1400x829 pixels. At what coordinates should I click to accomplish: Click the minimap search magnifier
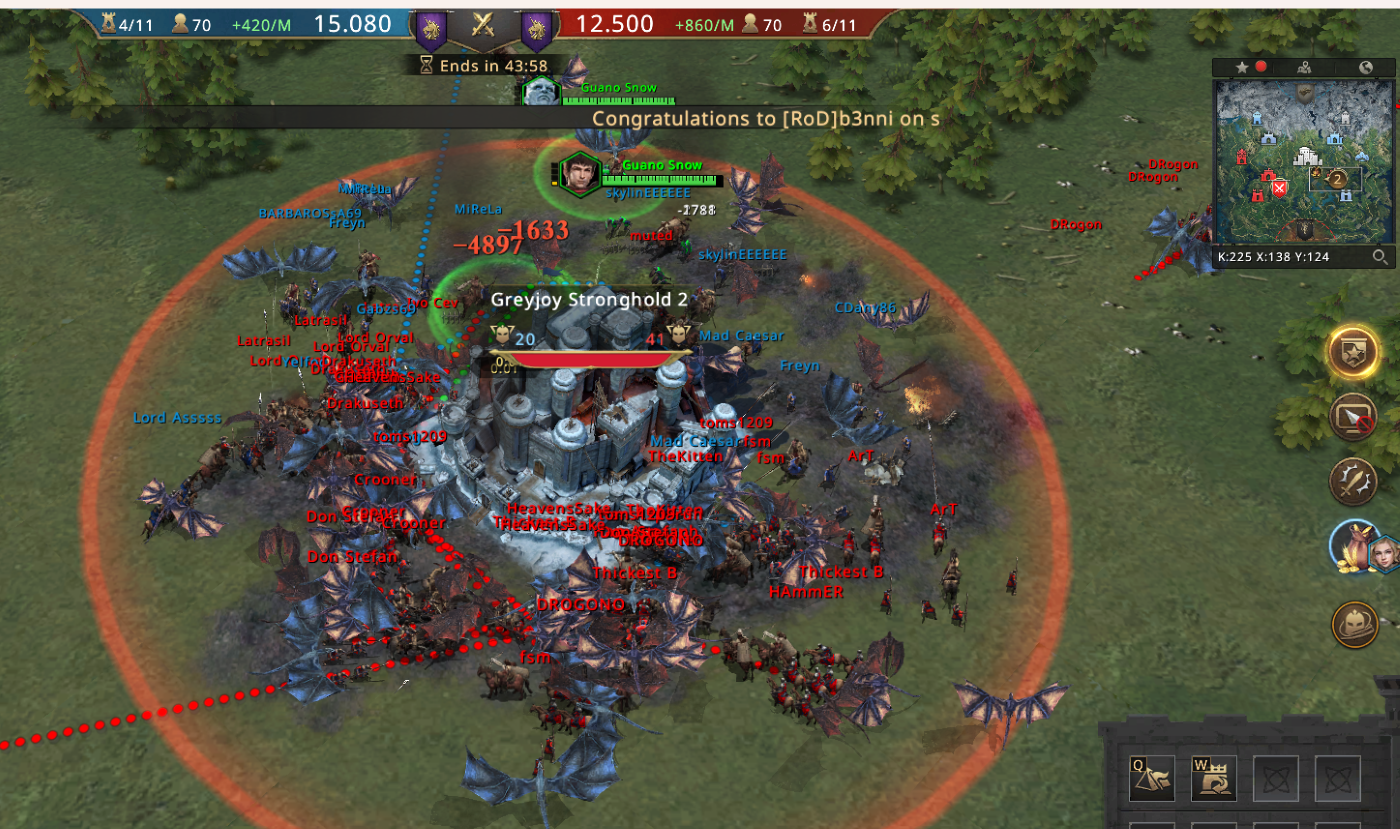point(1380,257)
